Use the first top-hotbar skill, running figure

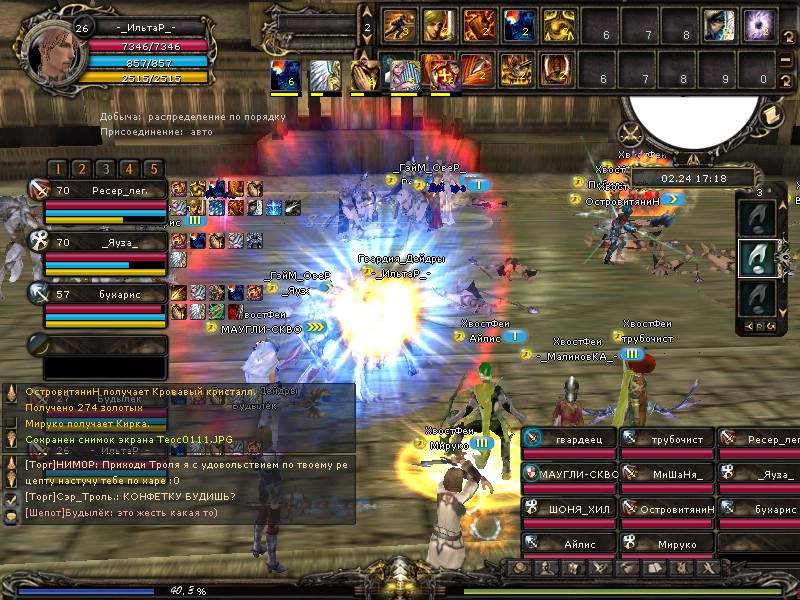[x=399, y=24]
